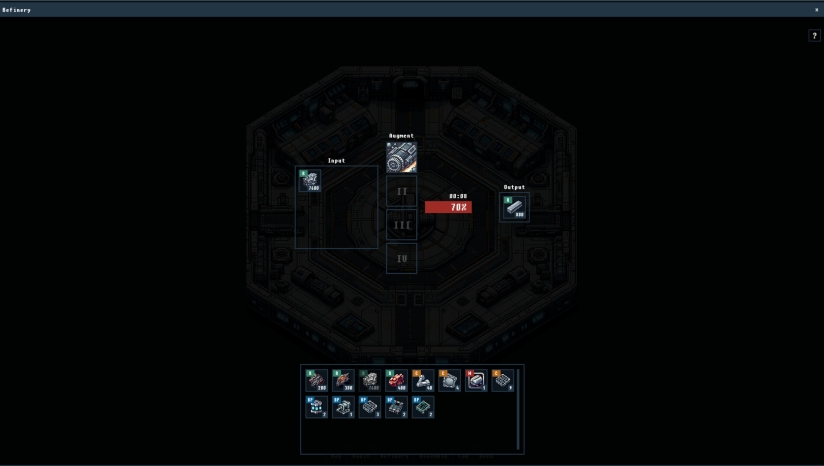Select the inventory stack of 300 ore
Image resolution: width=824 pixels, height=466 pixels.
[x=343, y=380]
